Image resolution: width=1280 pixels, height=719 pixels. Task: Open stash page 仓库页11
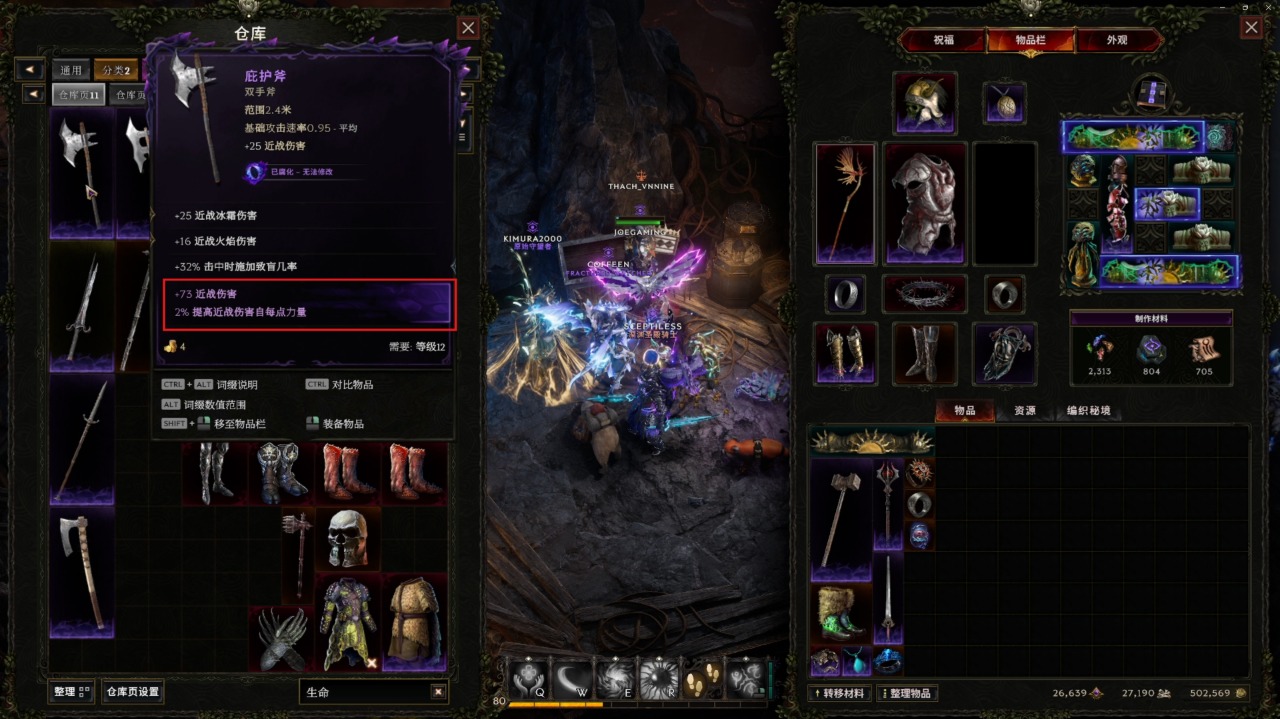click(79, 95)
